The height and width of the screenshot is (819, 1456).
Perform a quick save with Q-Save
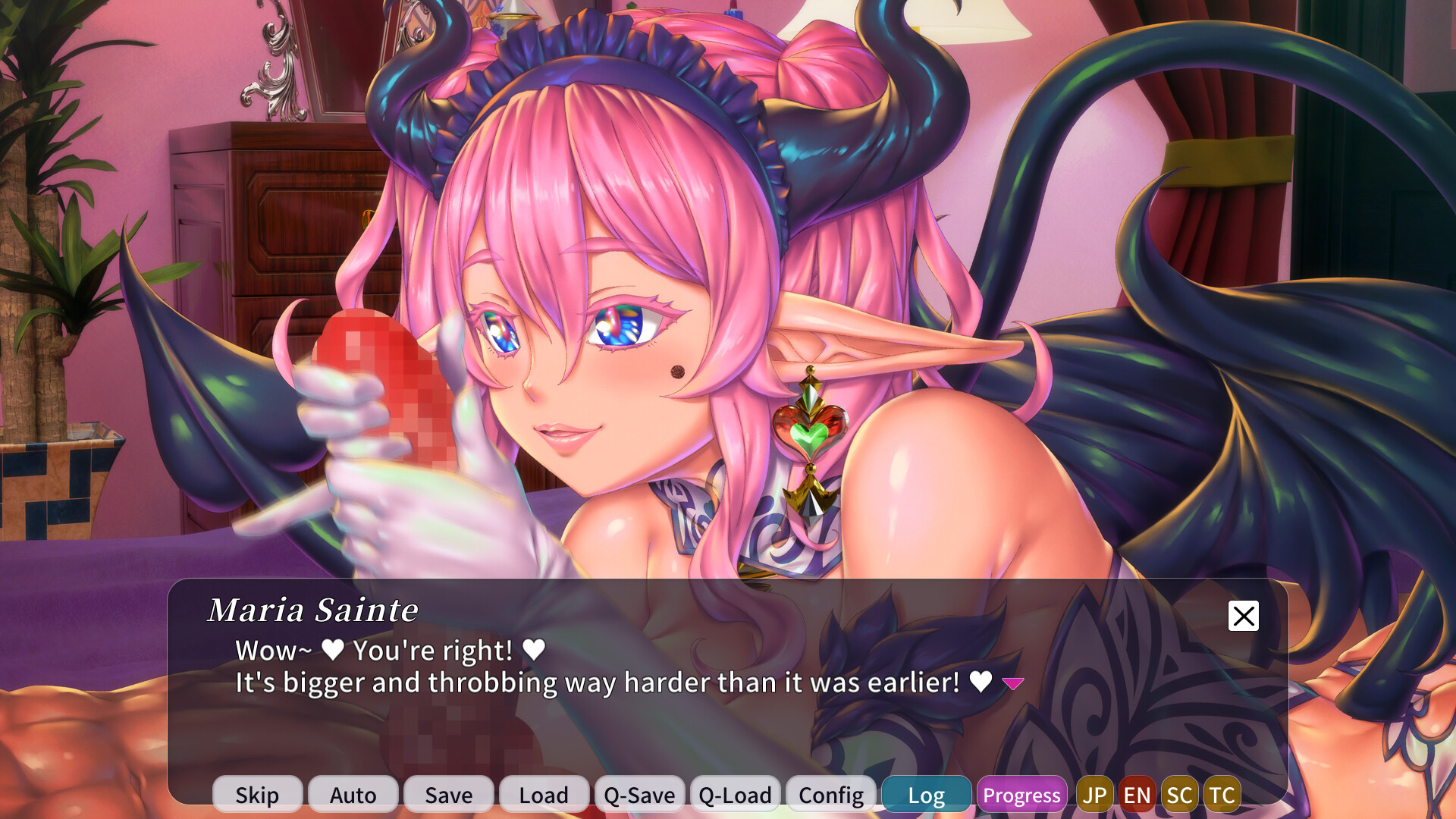coord(639,795)
